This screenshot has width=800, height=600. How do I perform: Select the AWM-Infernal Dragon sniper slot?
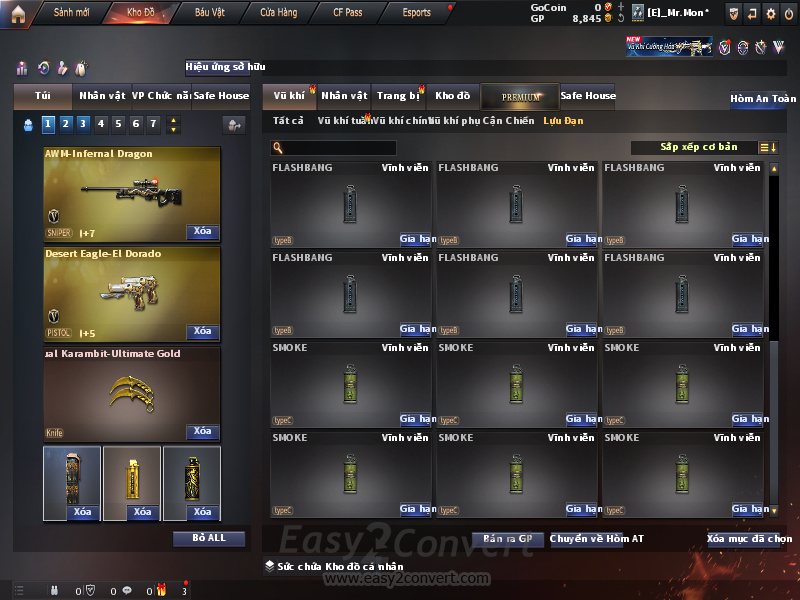click(132, 194)
